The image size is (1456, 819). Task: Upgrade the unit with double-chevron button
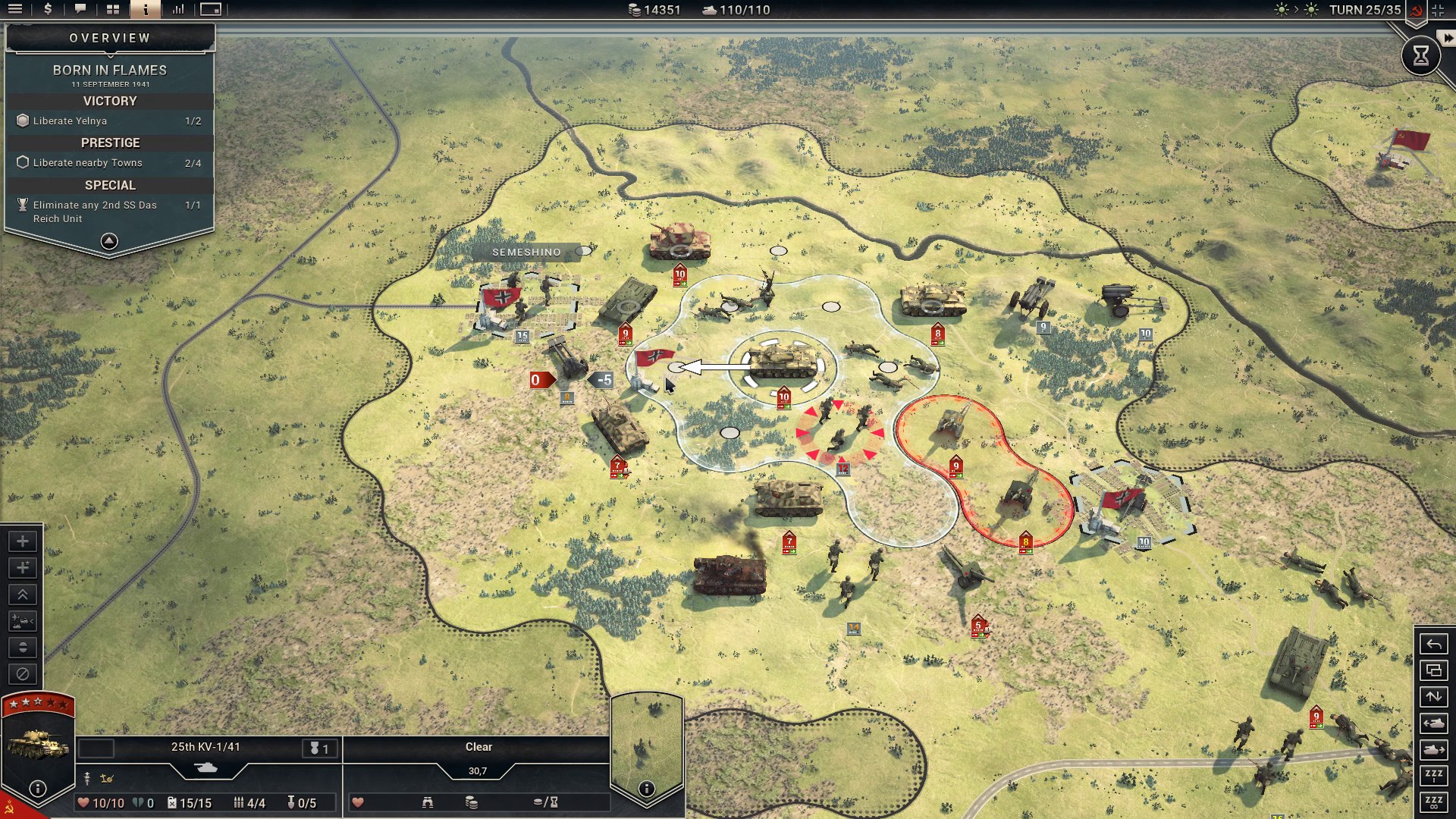pos(23,595)
